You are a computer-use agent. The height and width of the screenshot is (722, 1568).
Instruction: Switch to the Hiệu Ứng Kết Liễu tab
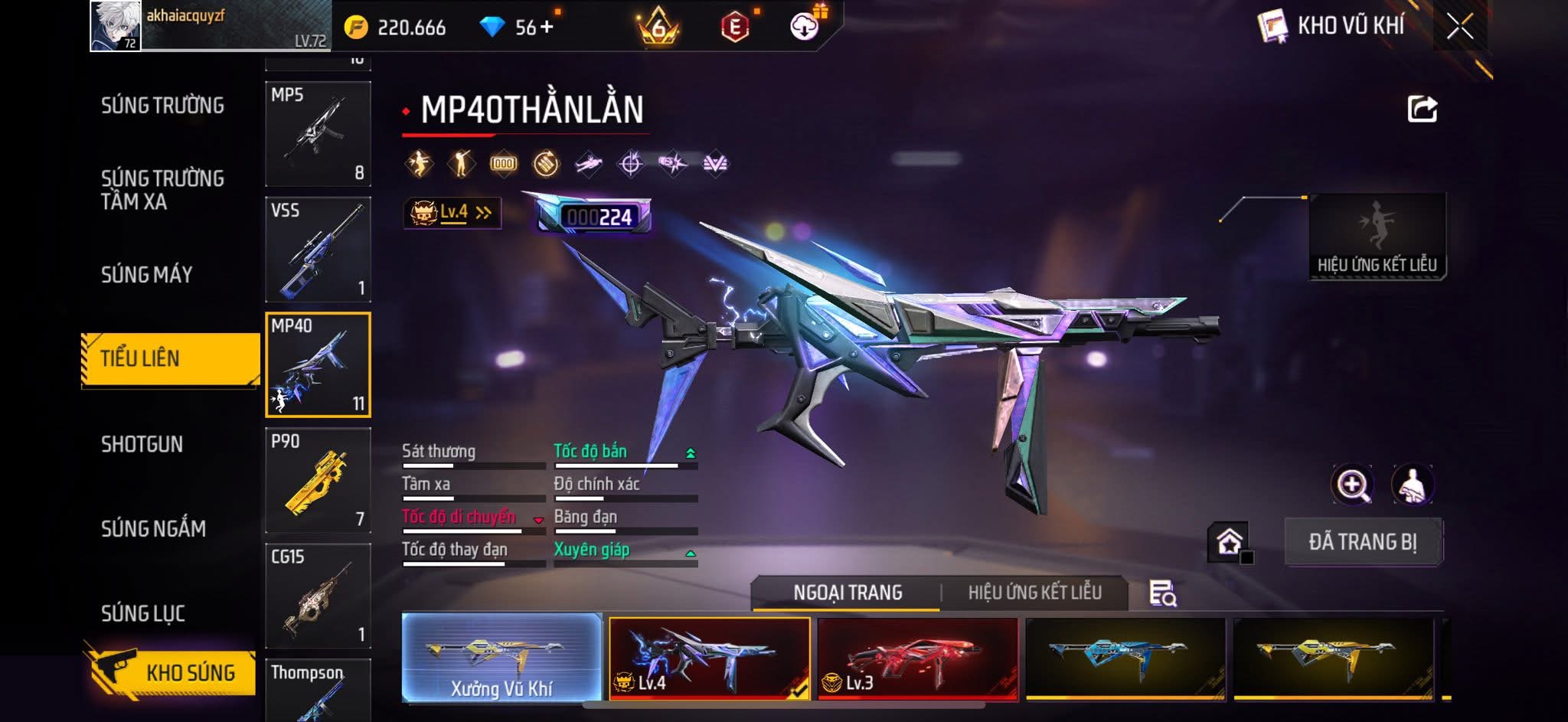point(1034,593)
